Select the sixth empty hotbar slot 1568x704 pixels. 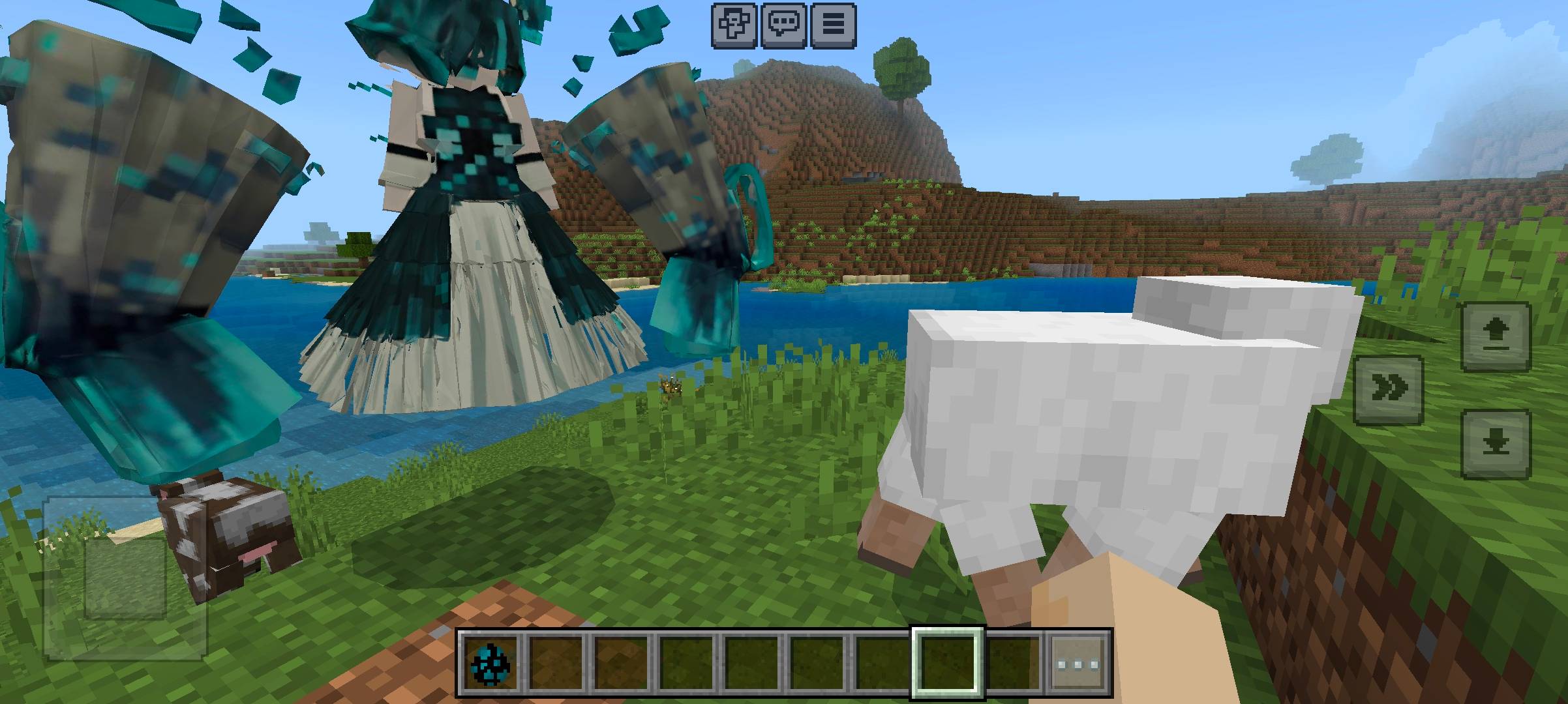[x=817, y=664]
